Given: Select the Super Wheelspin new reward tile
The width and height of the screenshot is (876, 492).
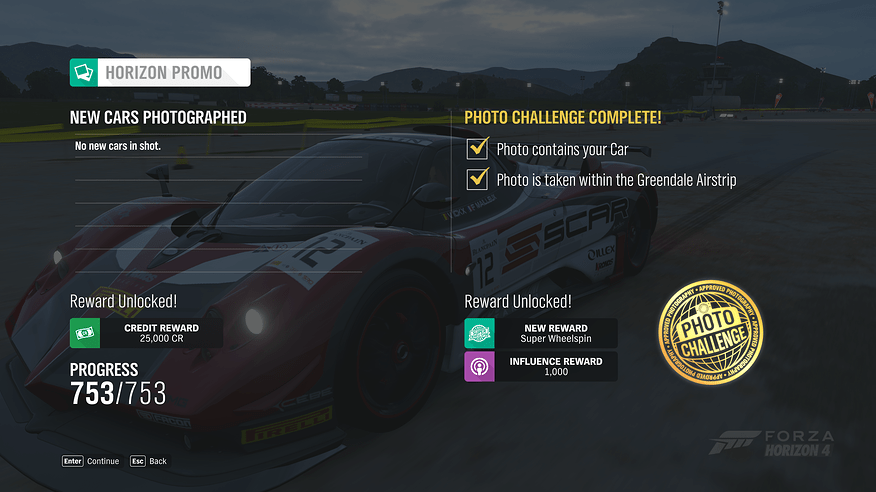Looking at the screenshot, I should pos(540,333).
